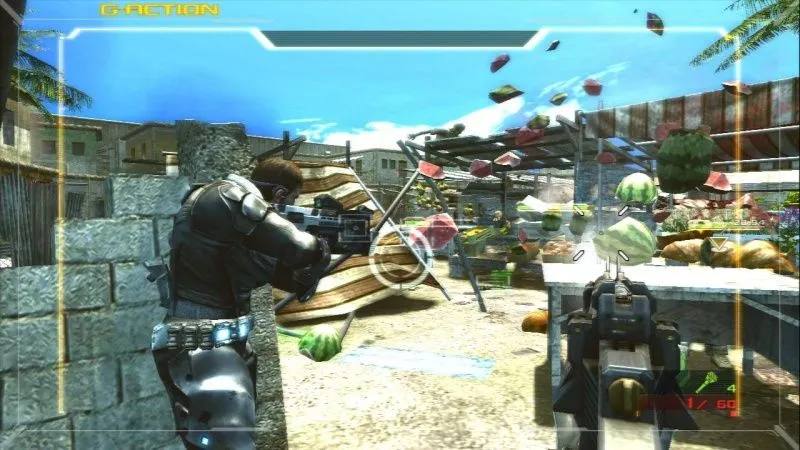
Task: Select the green stick grenade icon
Action: tap(703, 381)
